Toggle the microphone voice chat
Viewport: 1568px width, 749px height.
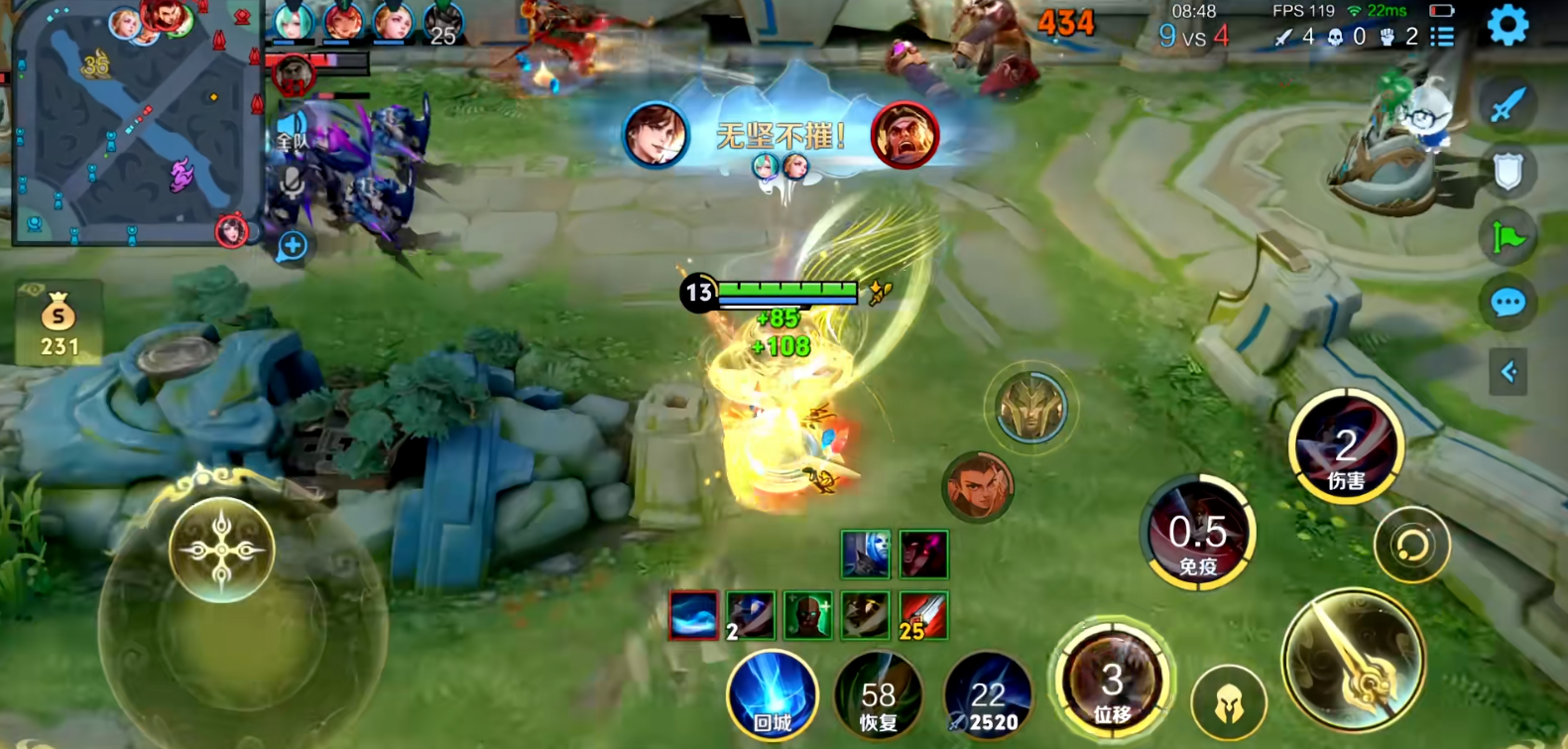(x=291, y=185)
